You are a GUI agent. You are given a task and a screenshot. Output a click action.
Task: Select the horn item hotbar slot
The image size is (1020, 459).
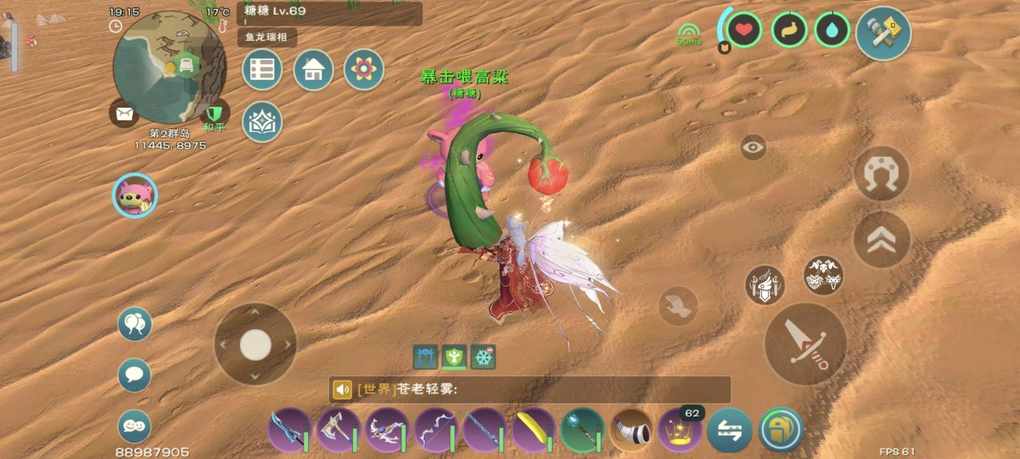tap(632, 430)
